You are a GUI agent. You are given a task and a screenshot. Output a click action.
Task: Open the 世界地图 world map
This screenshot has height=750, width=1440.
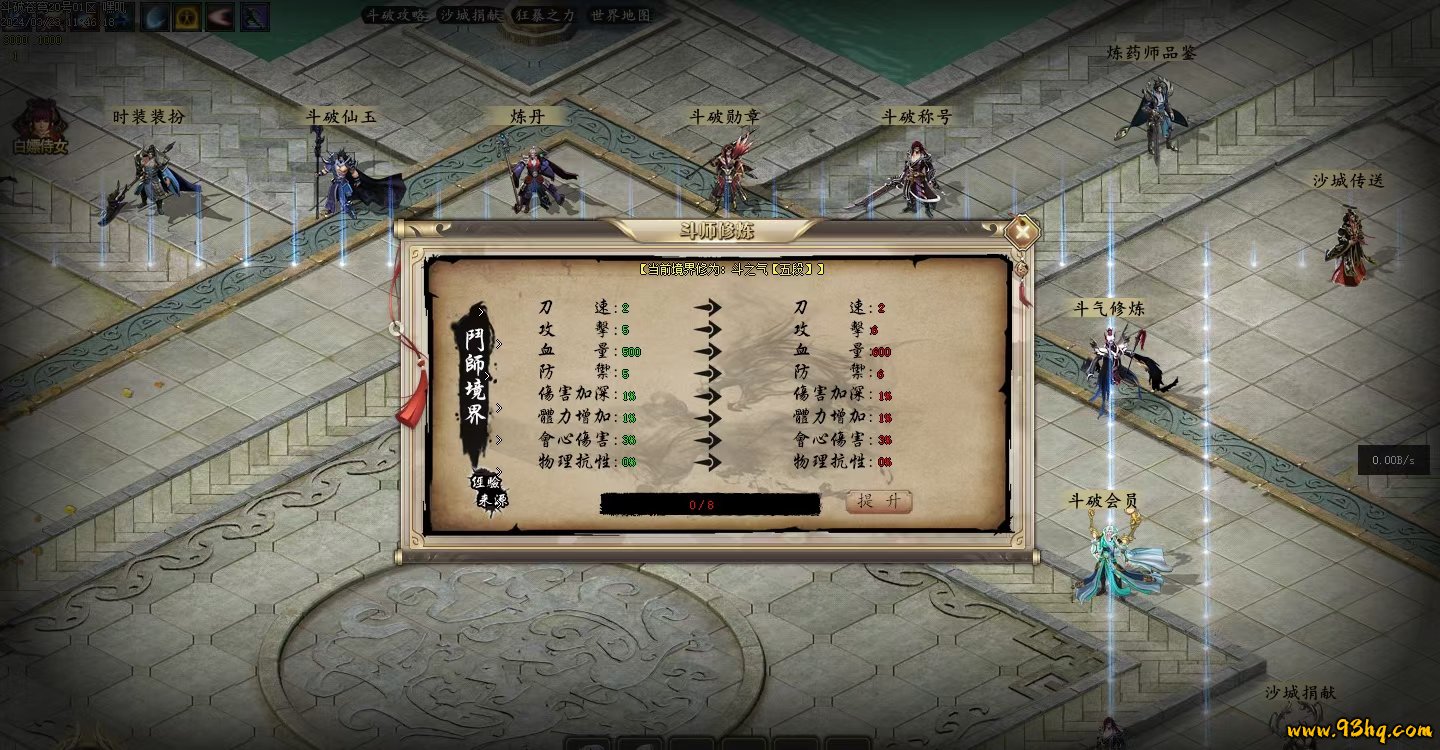pyautogui.click(x=620, y=16)
